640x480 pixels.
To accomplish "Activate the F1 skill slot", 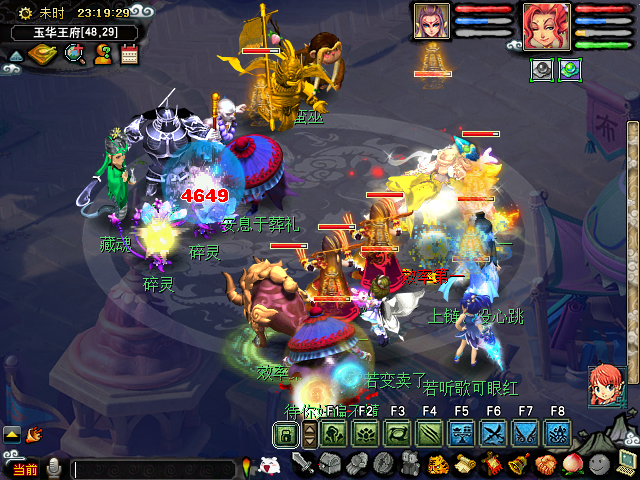I will tap(334, 434).
